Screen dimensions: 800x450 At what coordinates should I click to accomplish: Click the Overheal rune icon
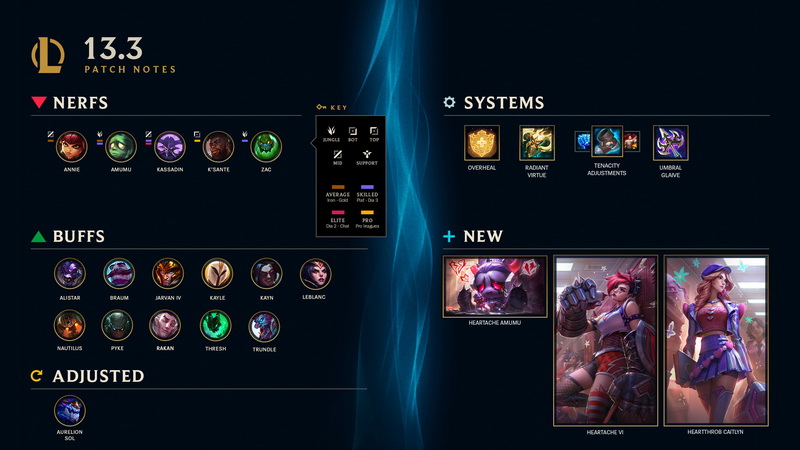coord(481,143)
